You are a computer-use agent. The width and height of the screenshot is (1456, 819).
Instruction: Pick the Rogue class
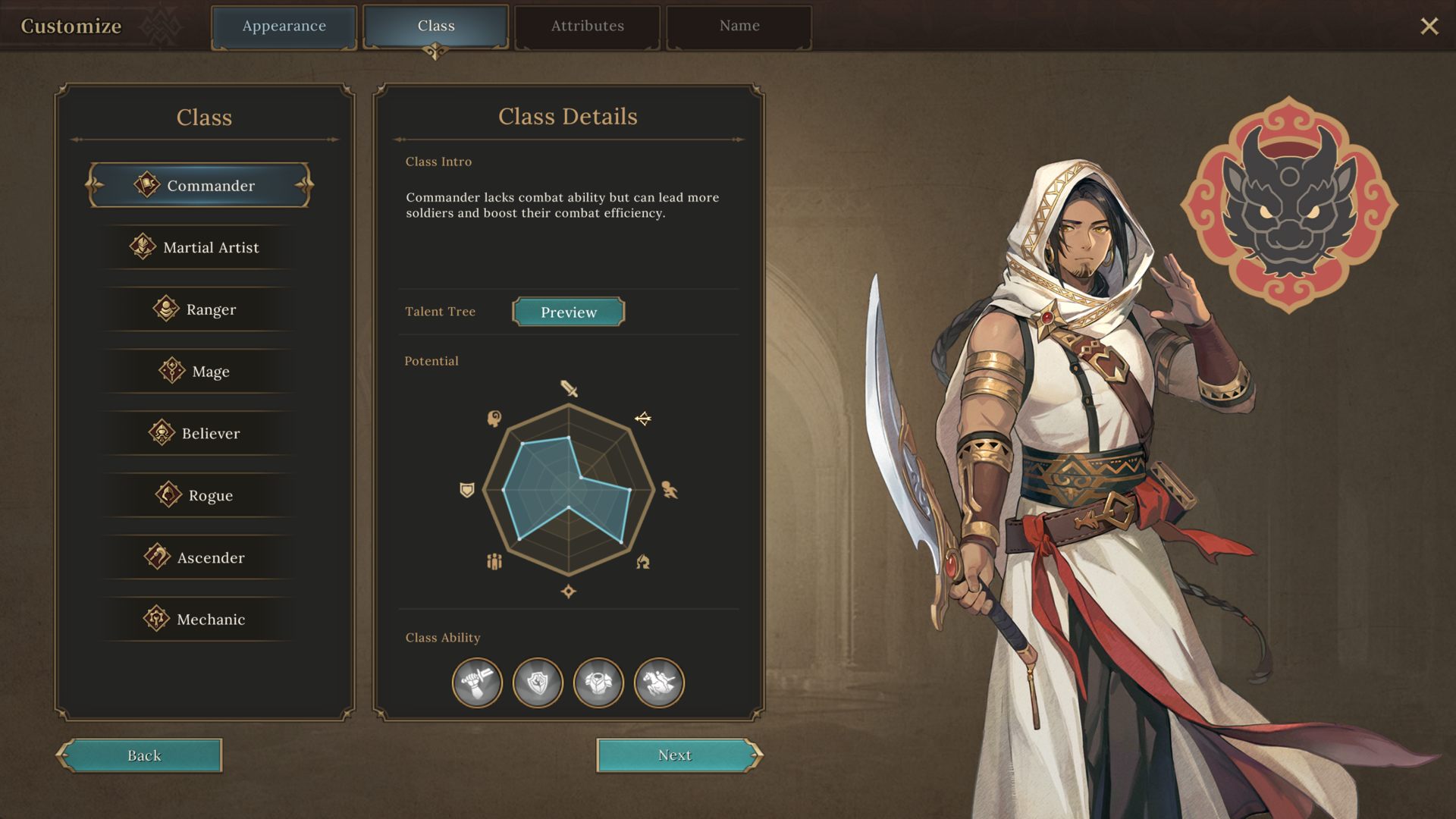tap(200, 496)
